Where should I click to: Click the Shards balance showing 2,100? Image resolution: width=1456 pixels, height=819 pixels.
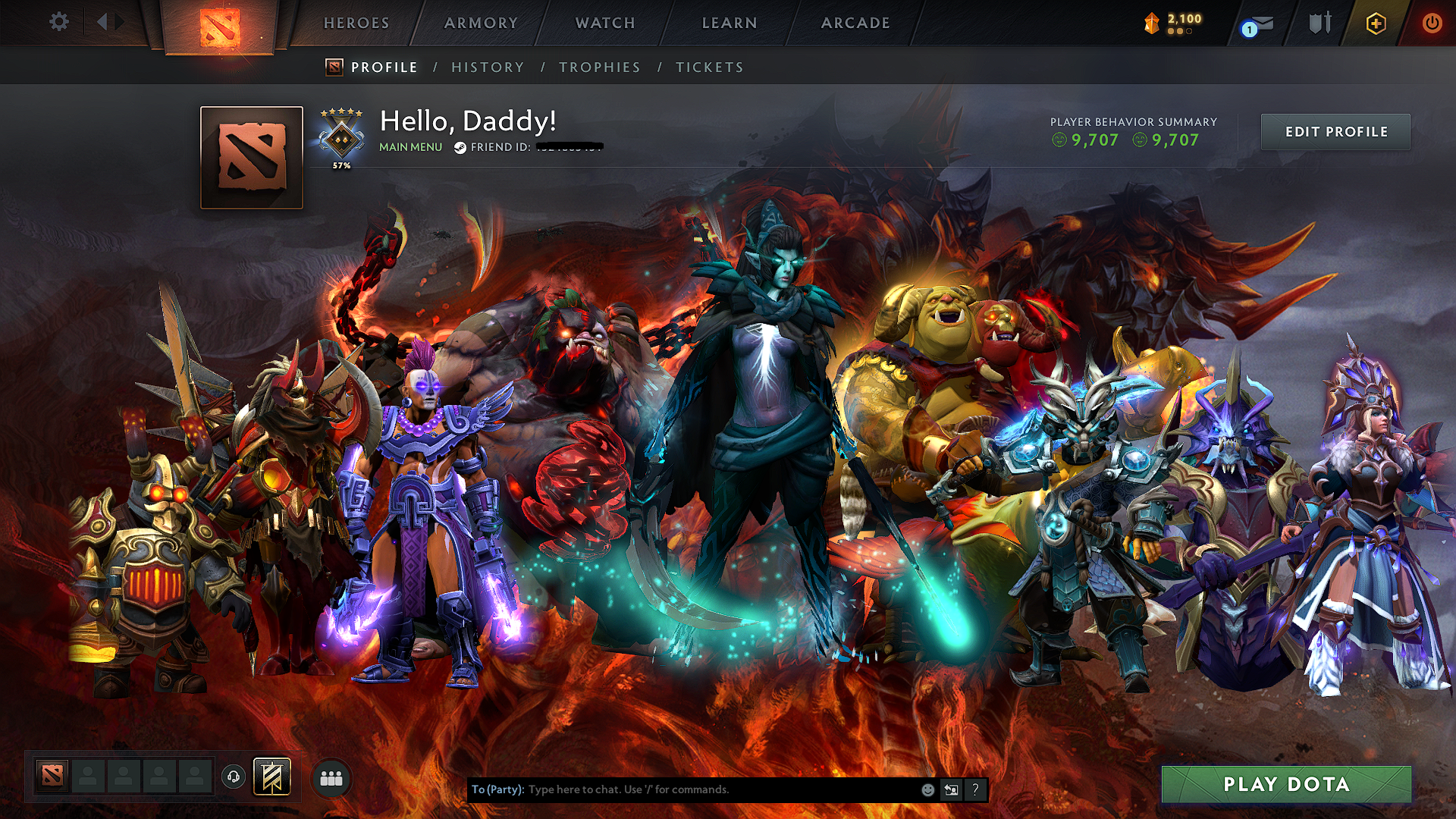coord(1172,21)
